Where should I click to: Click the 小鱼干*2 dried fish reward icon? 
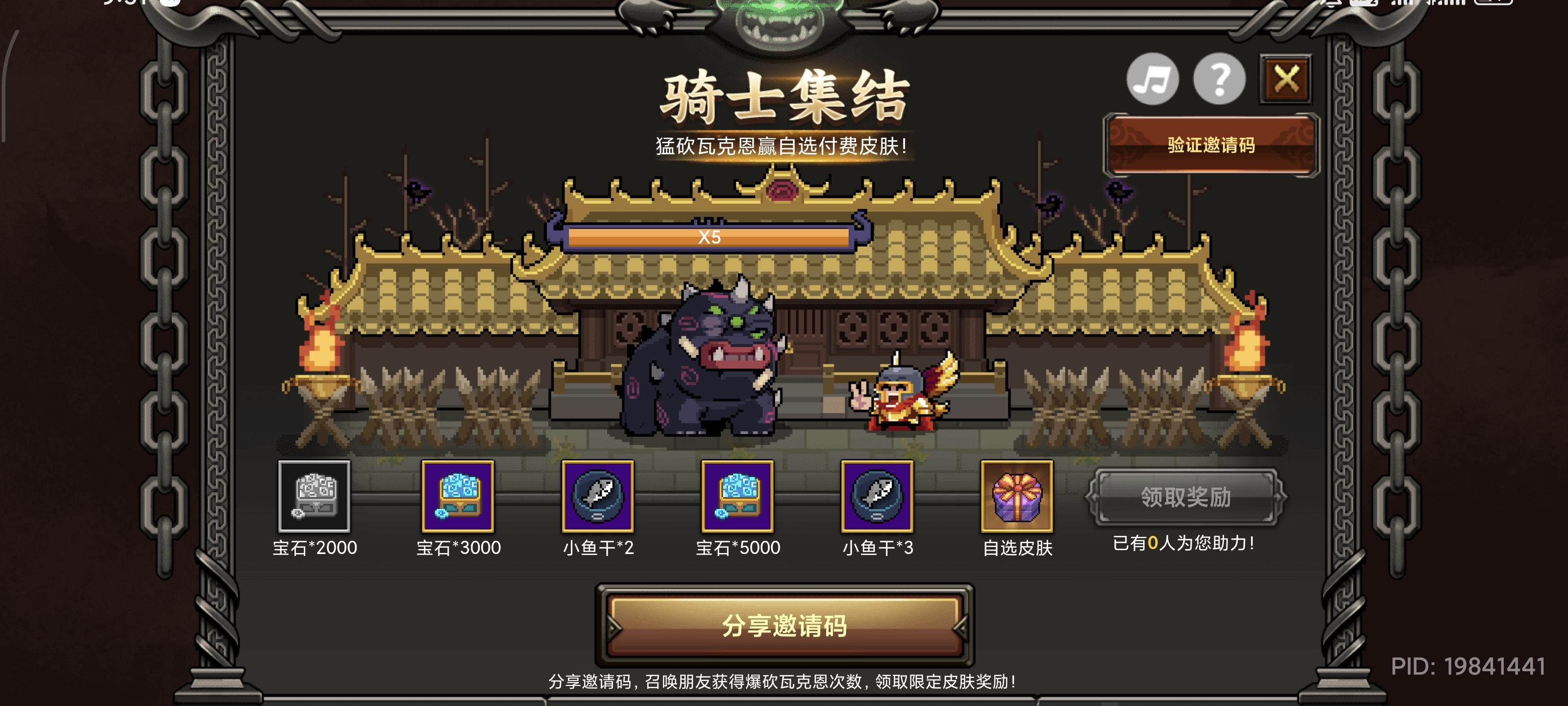598,499
